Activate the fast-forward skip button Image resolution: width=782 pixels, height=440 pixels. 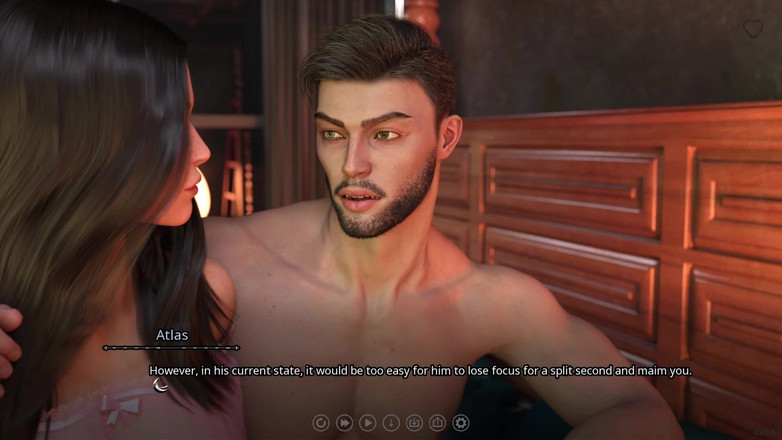[344, 423]
